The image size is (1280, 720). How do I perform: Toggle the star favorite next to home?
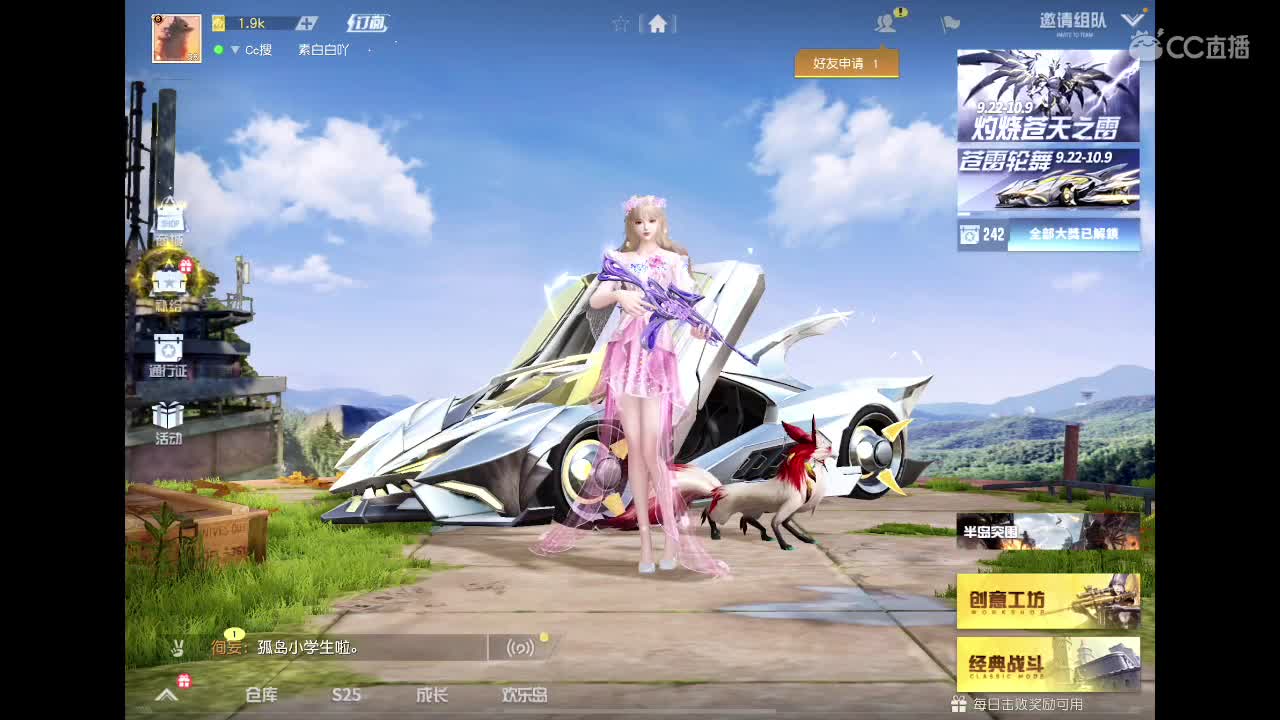[x=619, y=22]
